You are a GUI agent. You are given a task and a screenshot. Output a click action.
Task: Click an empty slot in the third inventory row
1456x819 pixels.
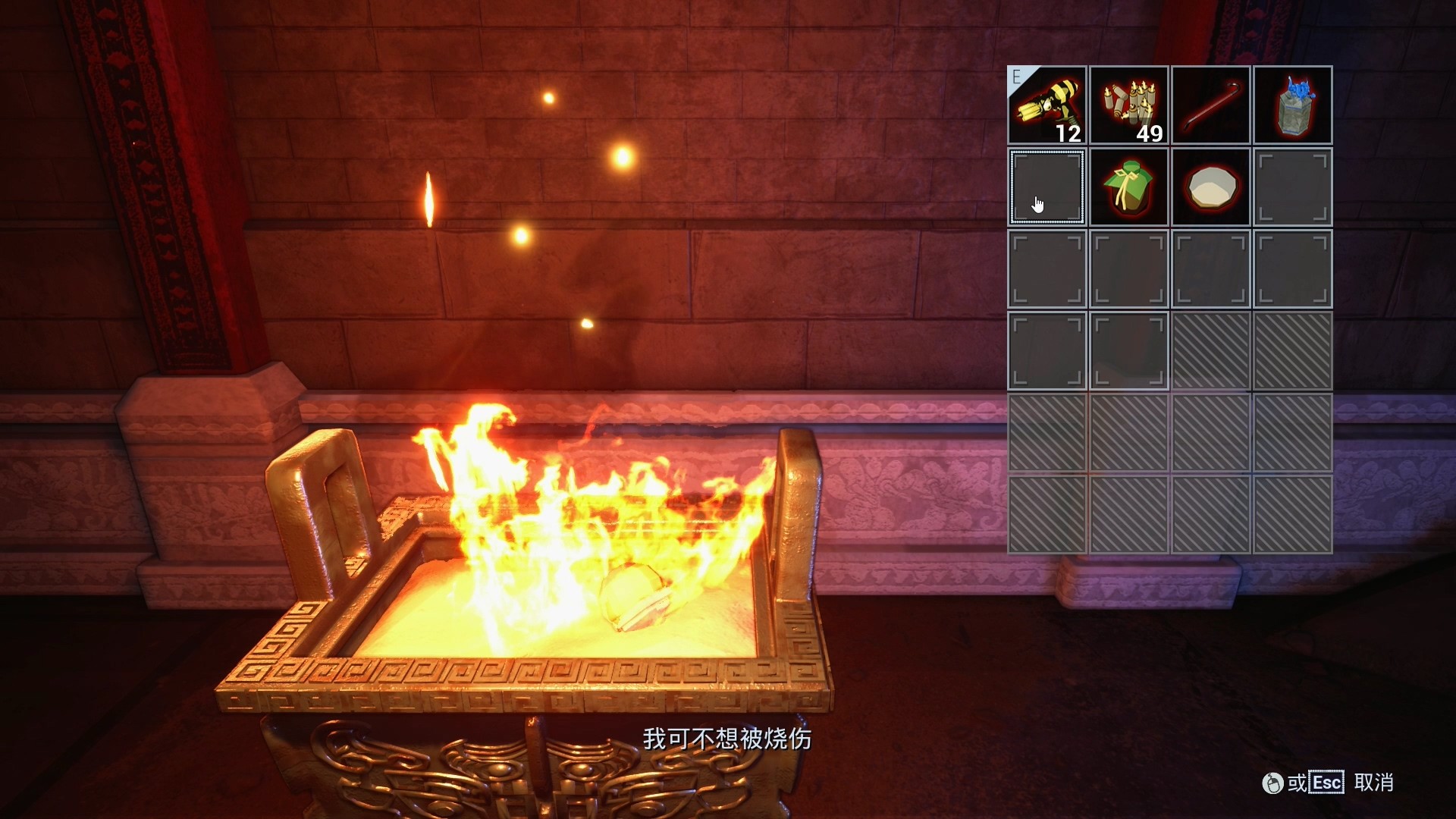[1046, 269]
